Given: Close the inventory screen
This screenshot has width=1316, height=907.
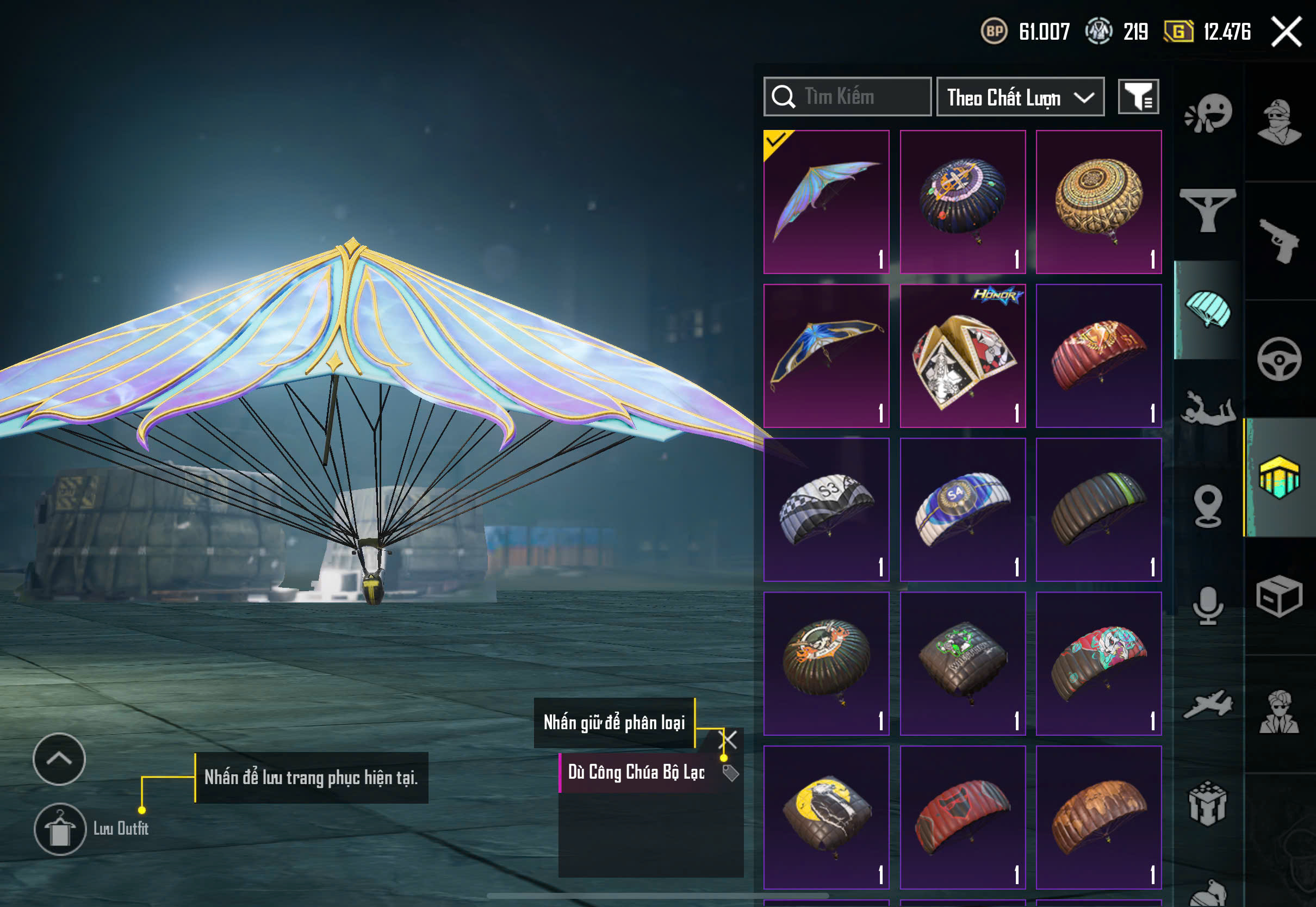Looking at the screenshot, I should tap(1287, 32).
